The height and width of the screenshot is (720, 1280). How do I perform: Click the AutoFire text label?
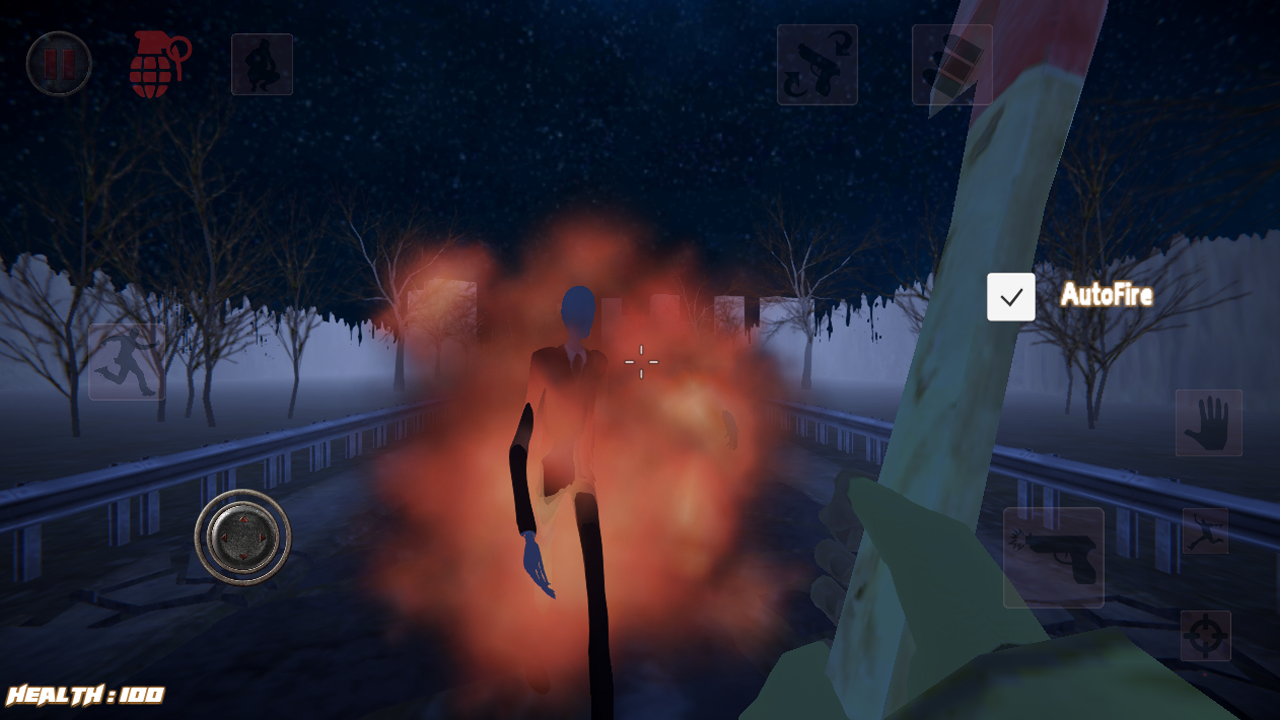coord(1106,296)
